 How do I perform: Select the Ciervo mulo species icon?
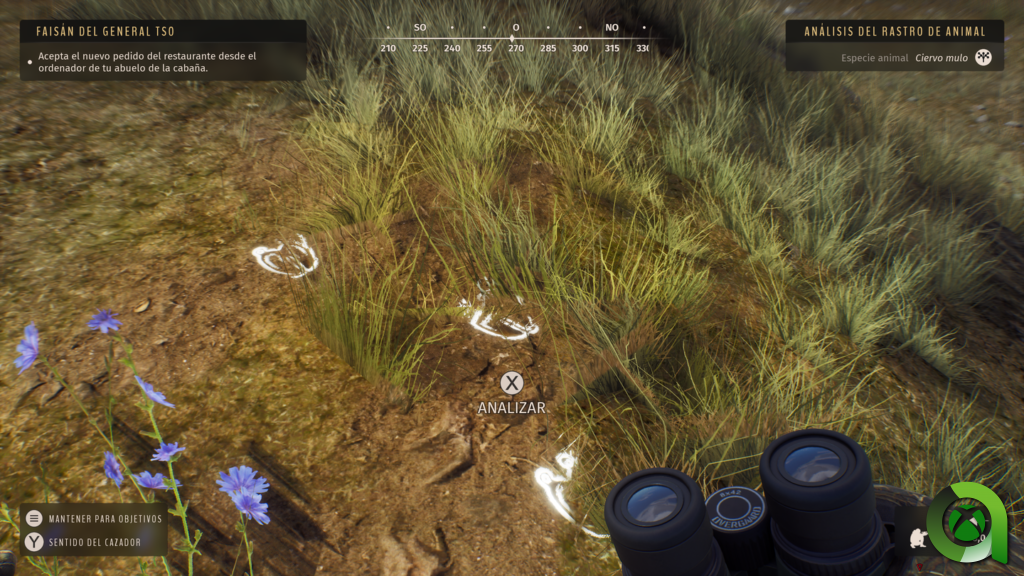click(x=984, y=58)
